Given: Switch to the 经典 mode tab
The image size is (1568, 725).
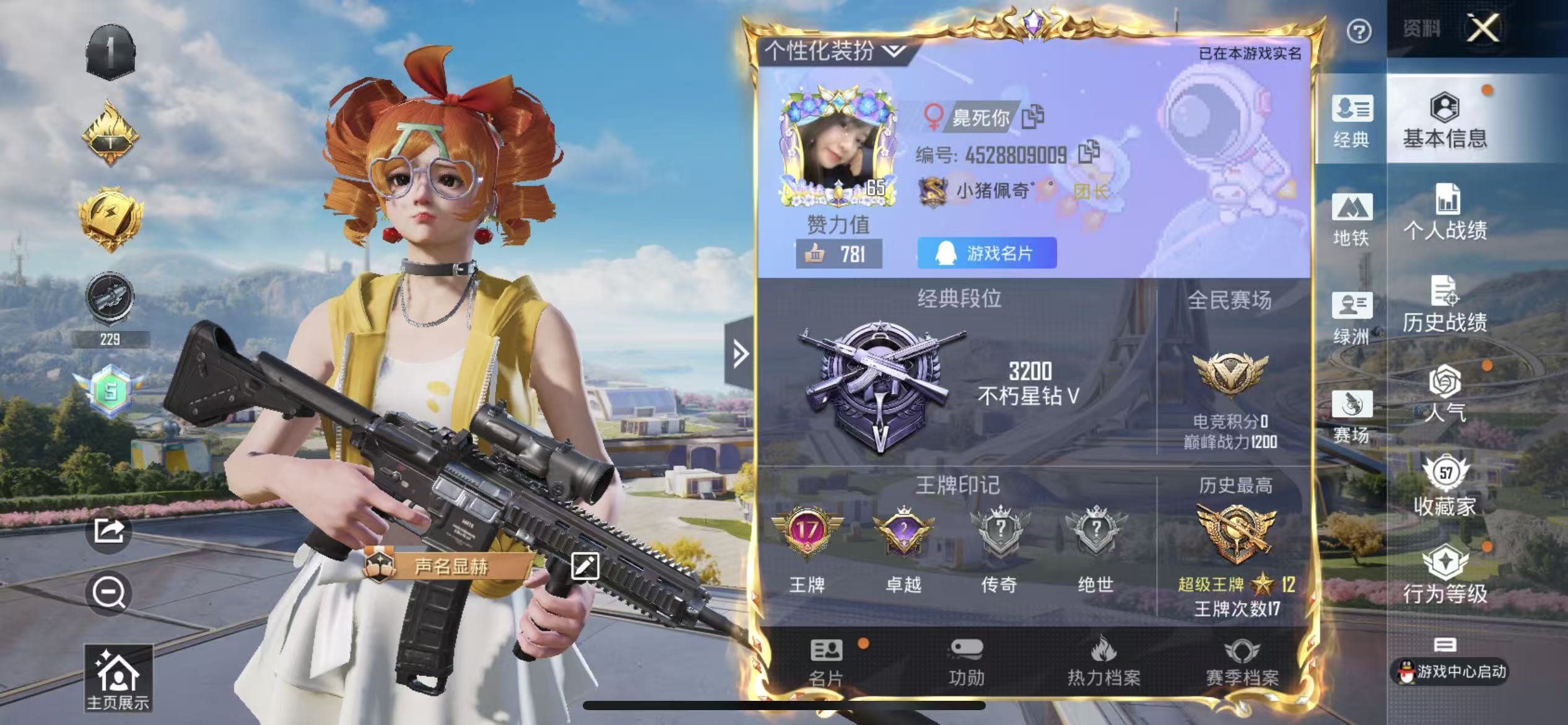Looking at the screenshot, I should [x=1351, y=121].
